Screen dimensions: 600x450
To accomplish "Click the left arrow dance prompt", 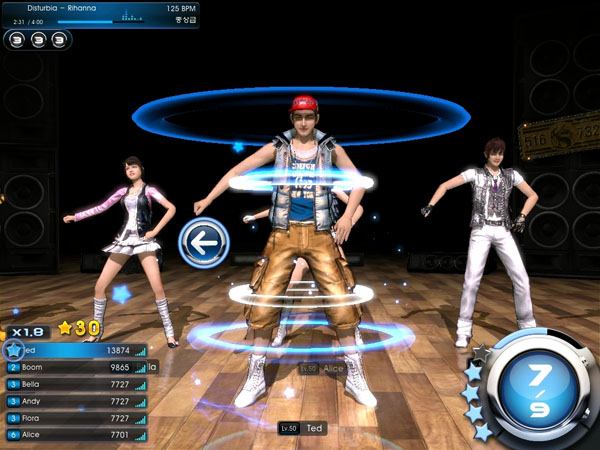I will 204,242.
